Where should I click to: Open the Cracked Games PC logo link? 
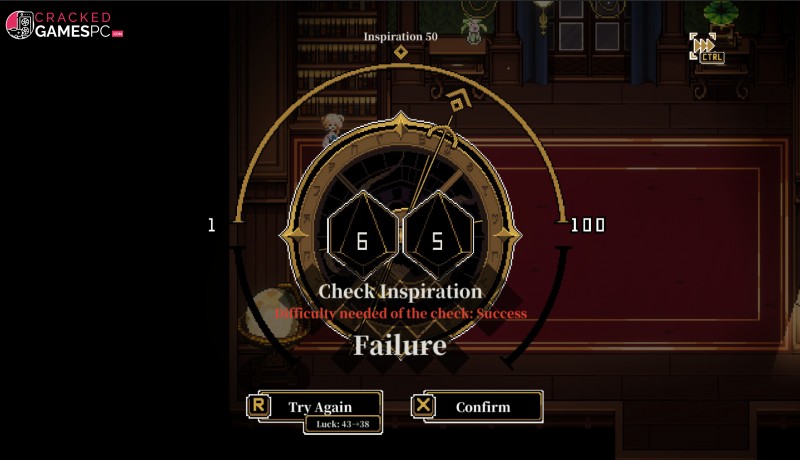point(64,25)
